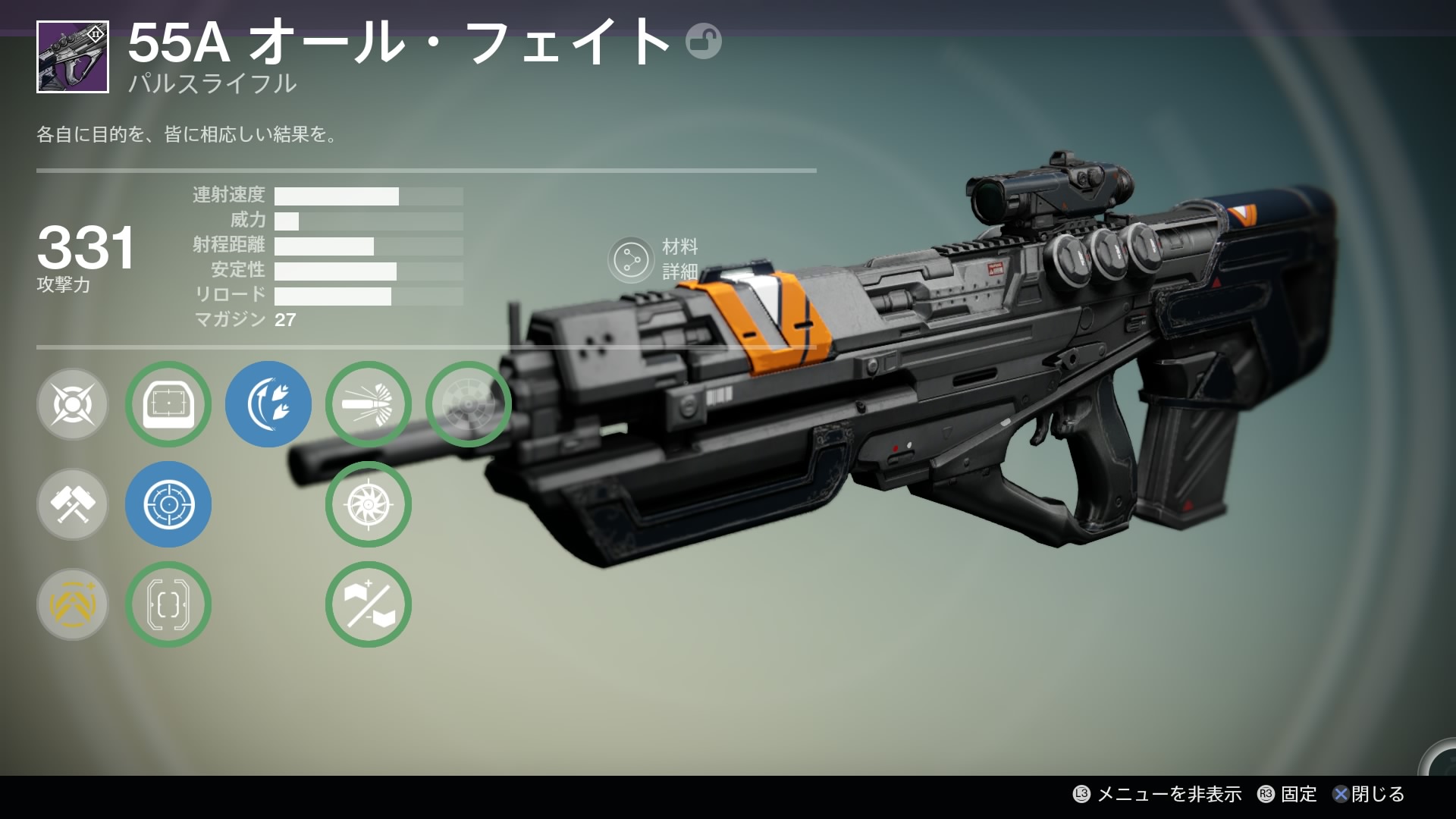Viewport: 1456px width, 819px height.
Task: Open the crossed hammers reforge node
Action: tap(73, 504)
